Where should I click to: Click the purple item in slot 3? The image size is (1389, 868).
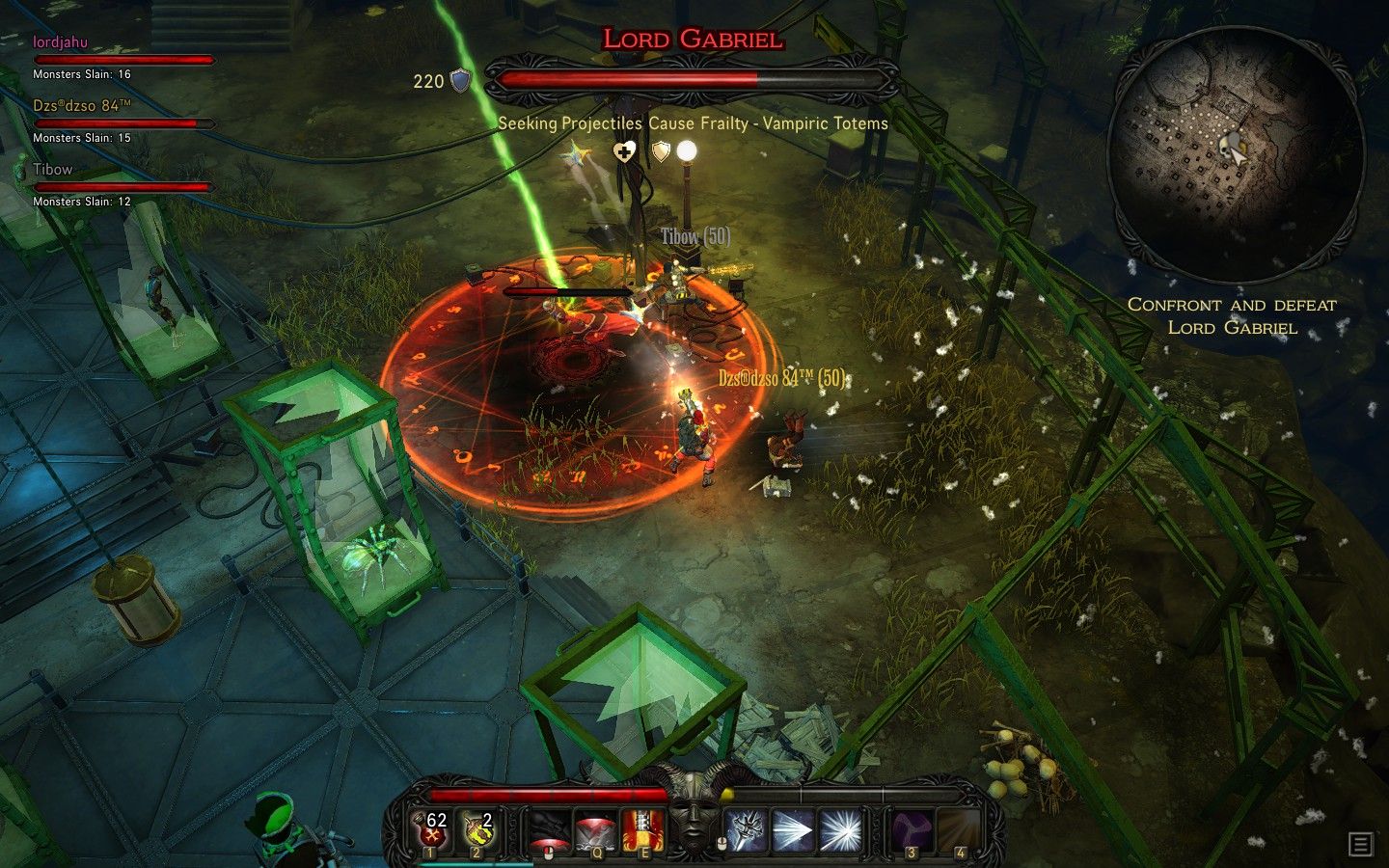[911, 828]
